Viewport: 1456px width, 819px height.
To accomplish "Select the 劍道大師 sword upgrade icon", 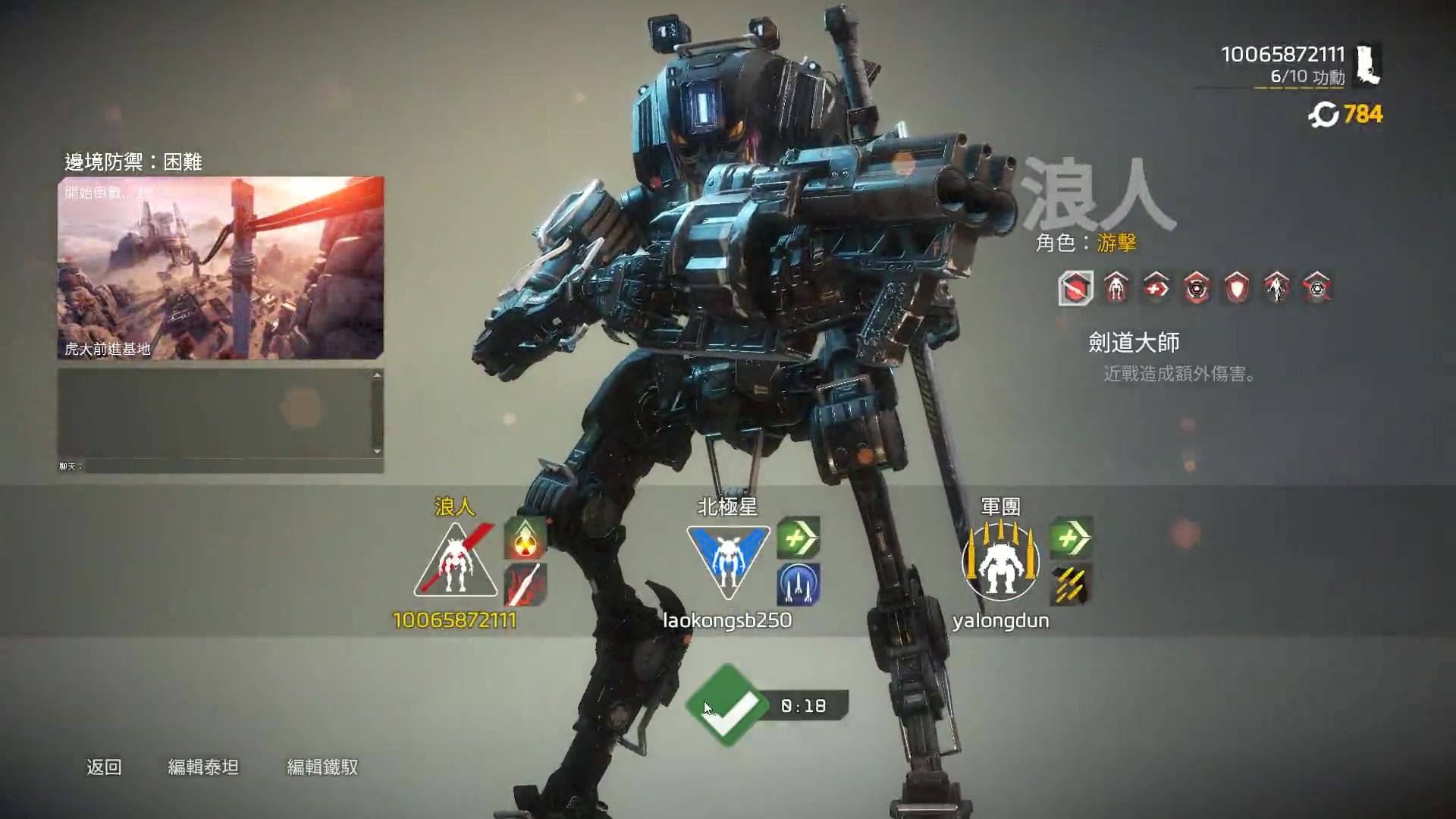I will 1076,288.
